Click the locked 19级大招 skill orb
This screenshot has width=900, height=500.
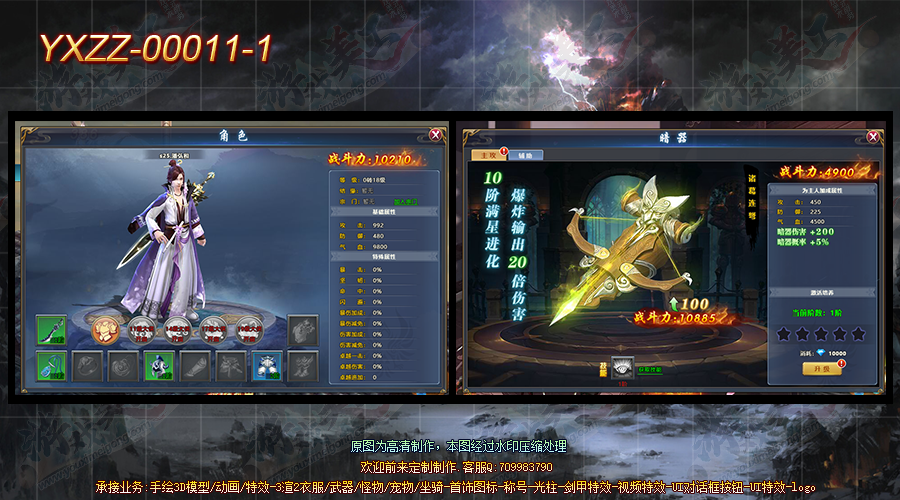(x=249, y=328)
